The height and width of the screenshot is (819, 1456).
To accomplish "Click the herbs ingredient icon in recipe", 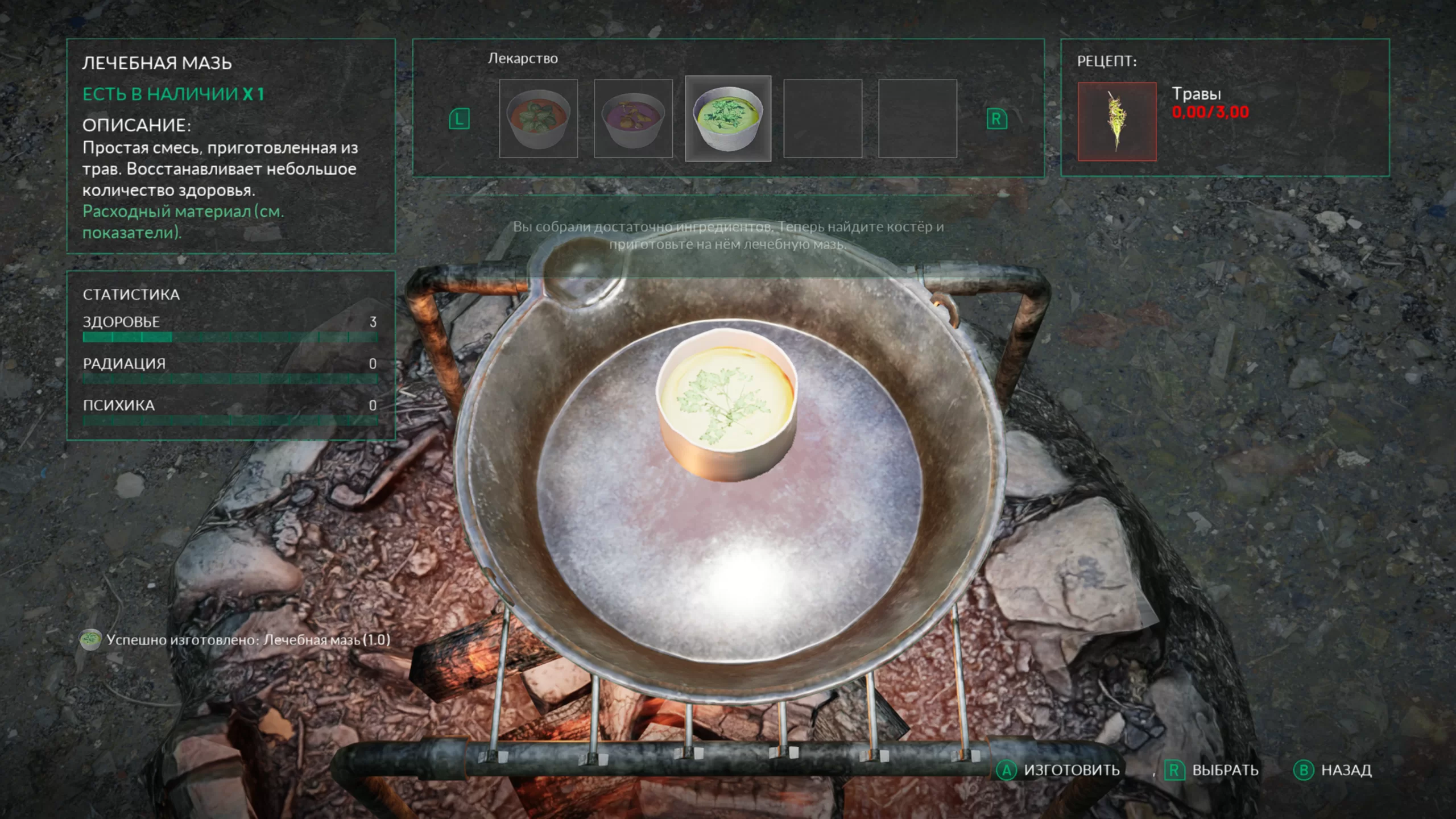I will [x=1117, y=122].
